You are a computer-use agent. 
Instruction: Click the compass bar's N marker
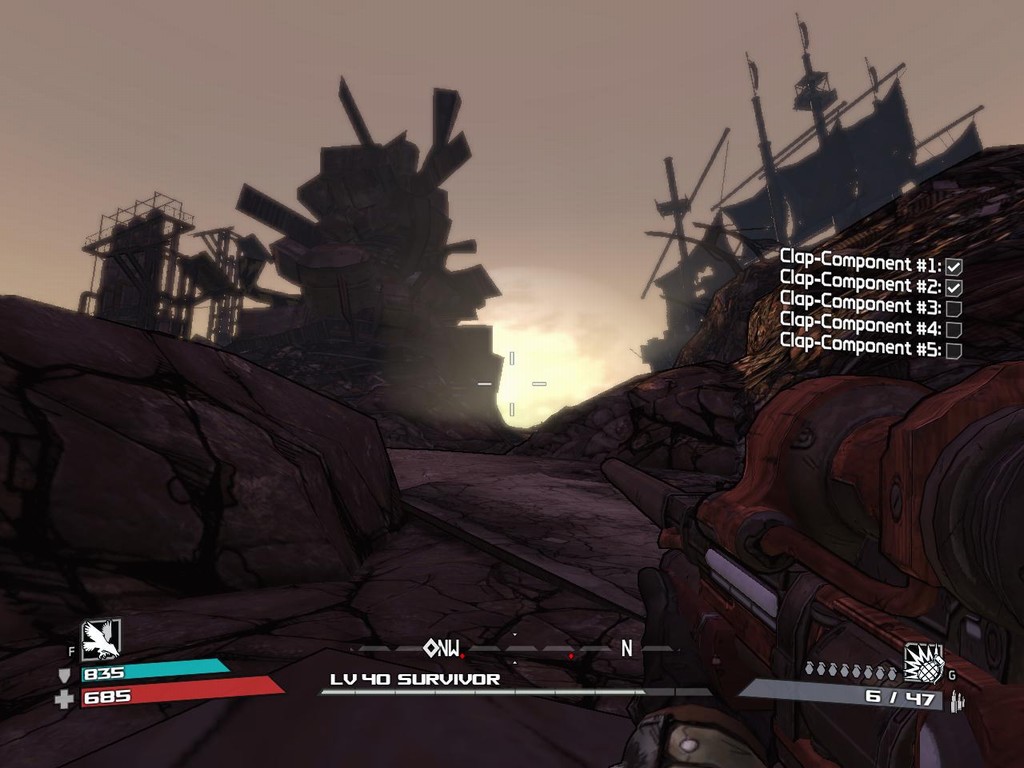[x=627, y=648]
